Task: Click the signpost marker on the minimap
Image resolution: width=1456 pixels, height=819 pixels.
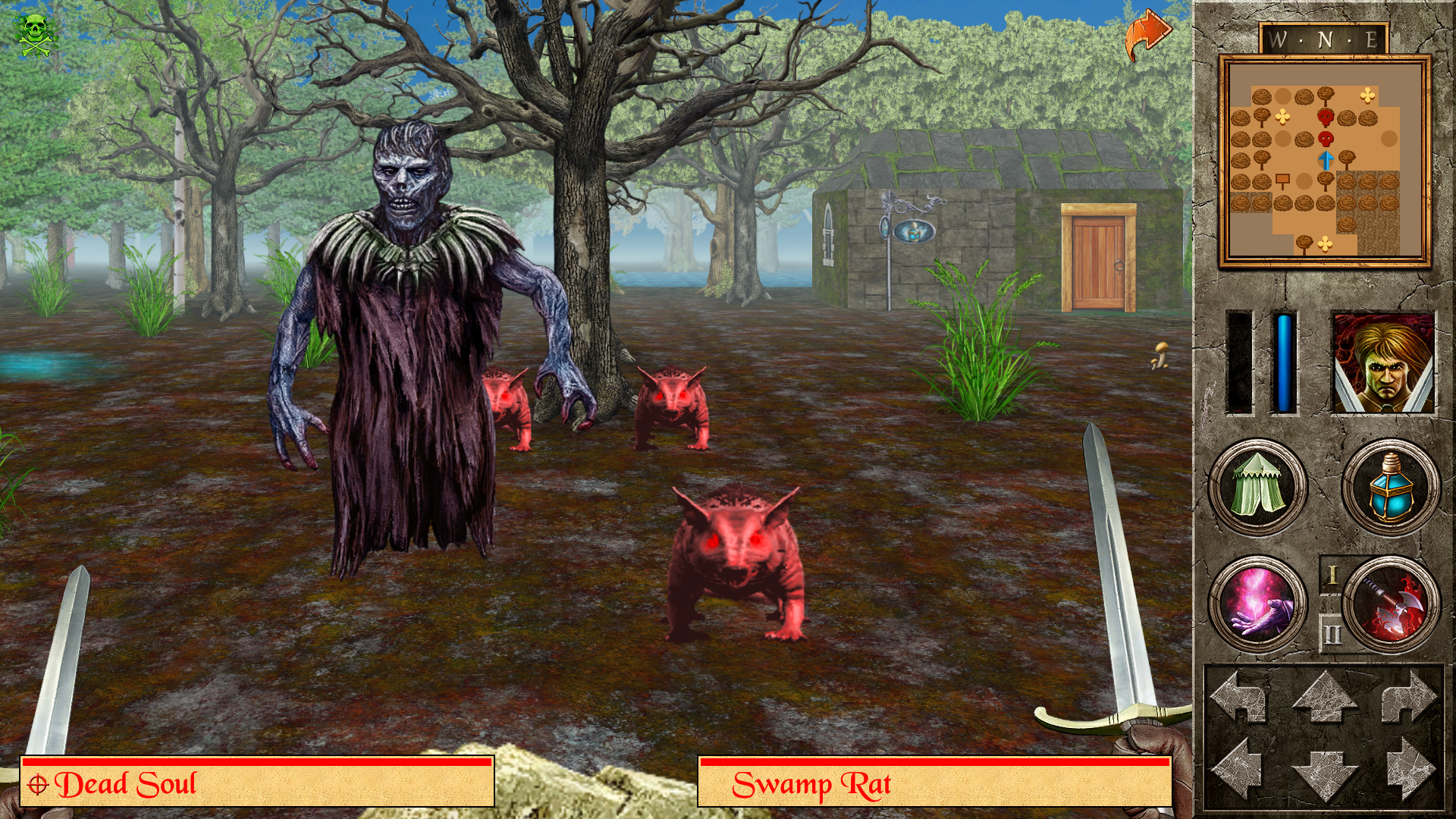Action: 1282,180
